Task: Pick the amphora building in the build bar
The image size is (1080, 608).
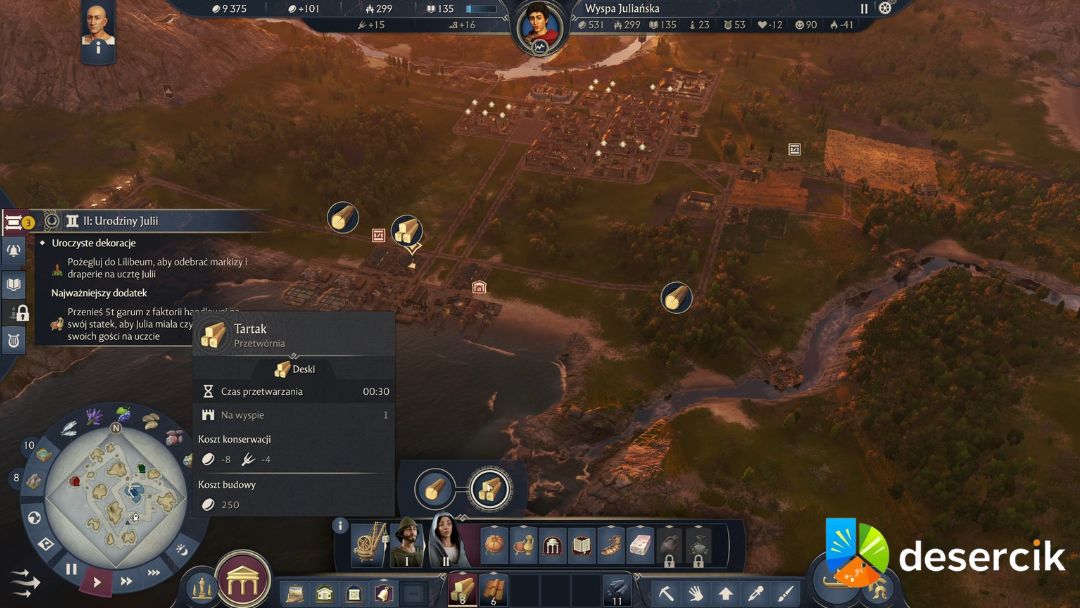Action: click(x=524, y=545)
